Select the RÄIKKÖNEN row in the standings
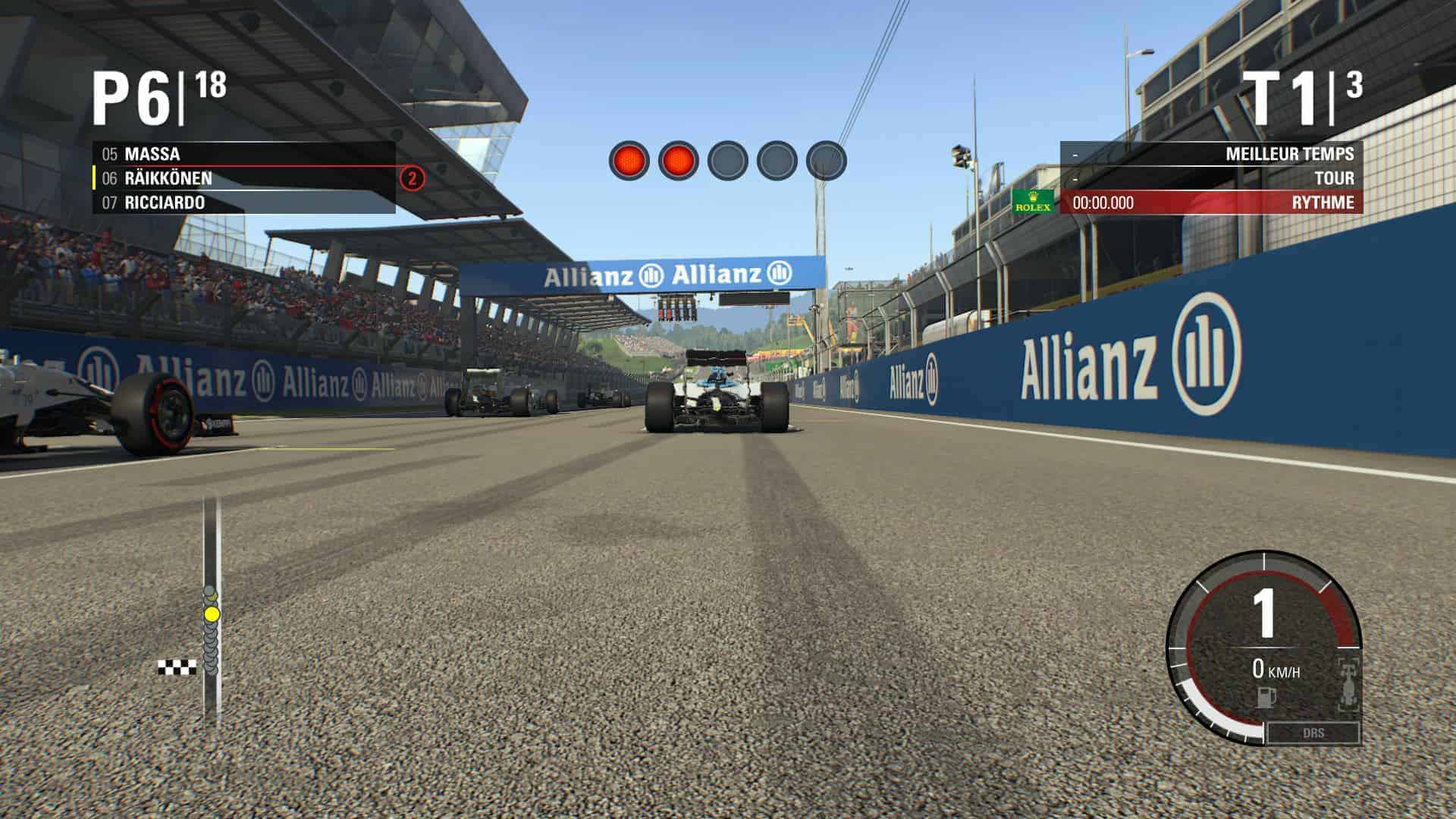The width and height of the screenshot is (1456, 819). tap(243, 178)
